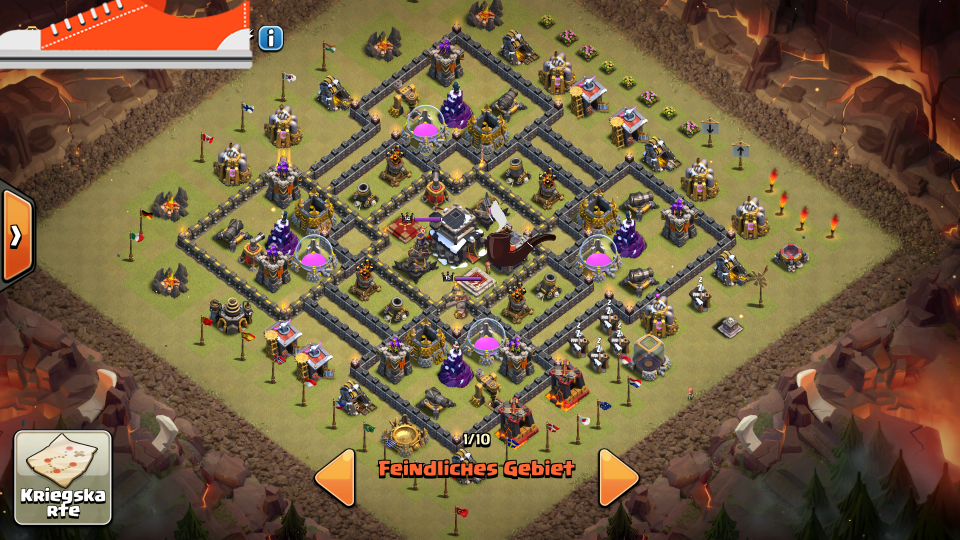Viewport: 960px width, 540px height.
Task: Open the orange sneaker ad banner
Action: [x=125, y=32]
